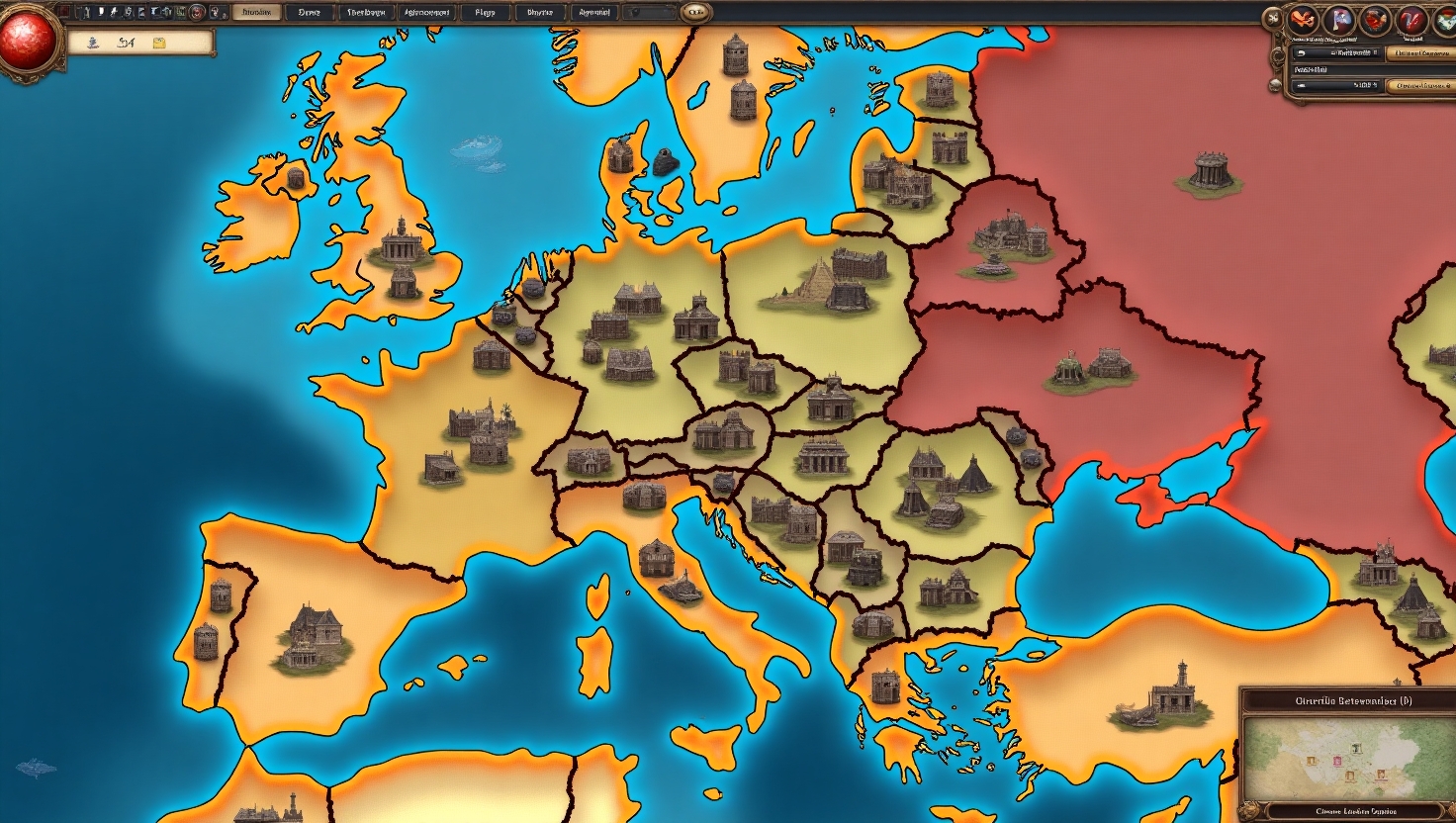Click the minimap panel
Screen dimensions: 1456x823
[1347, 757]
